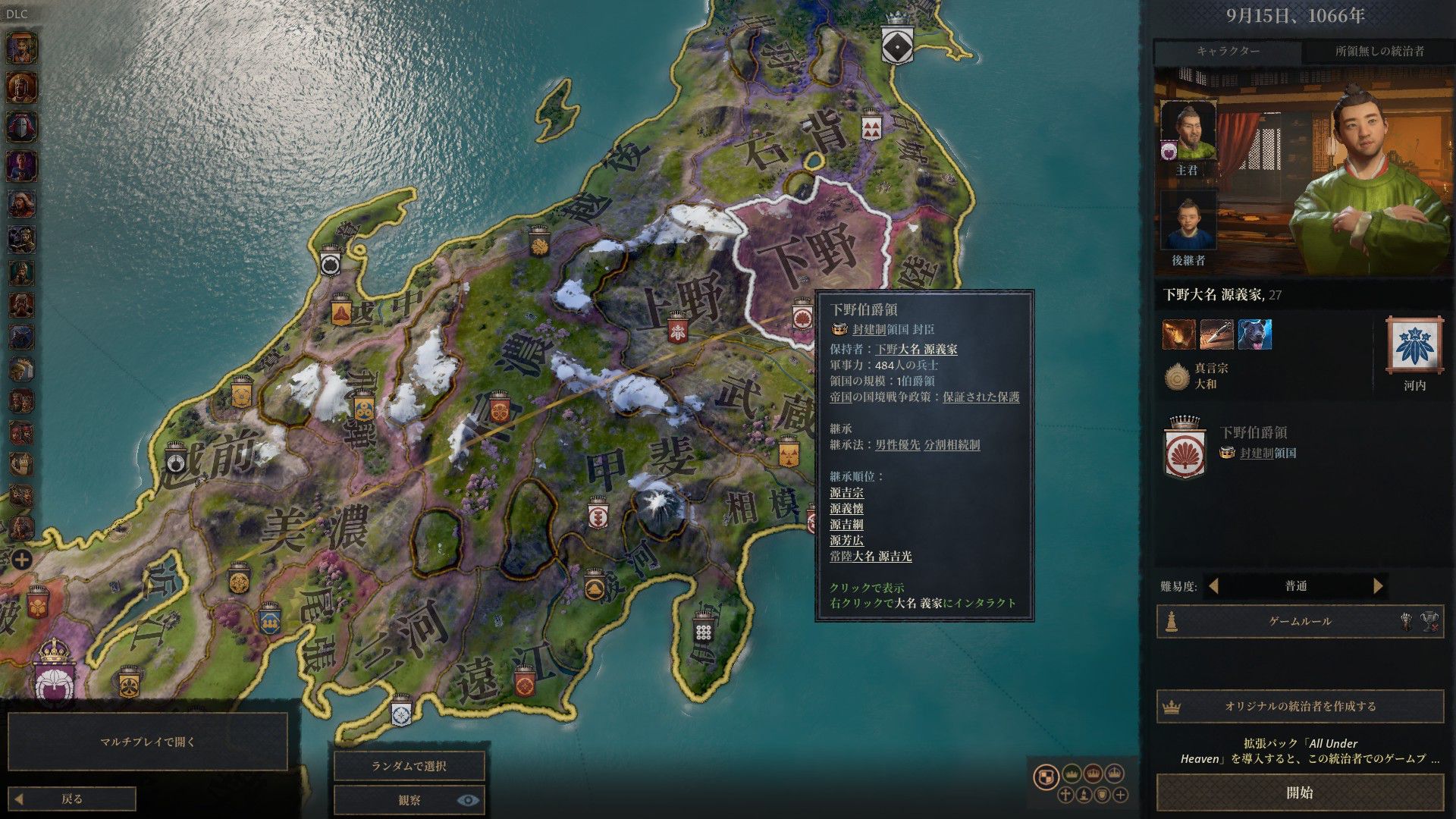Viewport: 1456px width, 819px height.
Task: Pick a random ruler with ランダムで選択
Action: point(409,766)
